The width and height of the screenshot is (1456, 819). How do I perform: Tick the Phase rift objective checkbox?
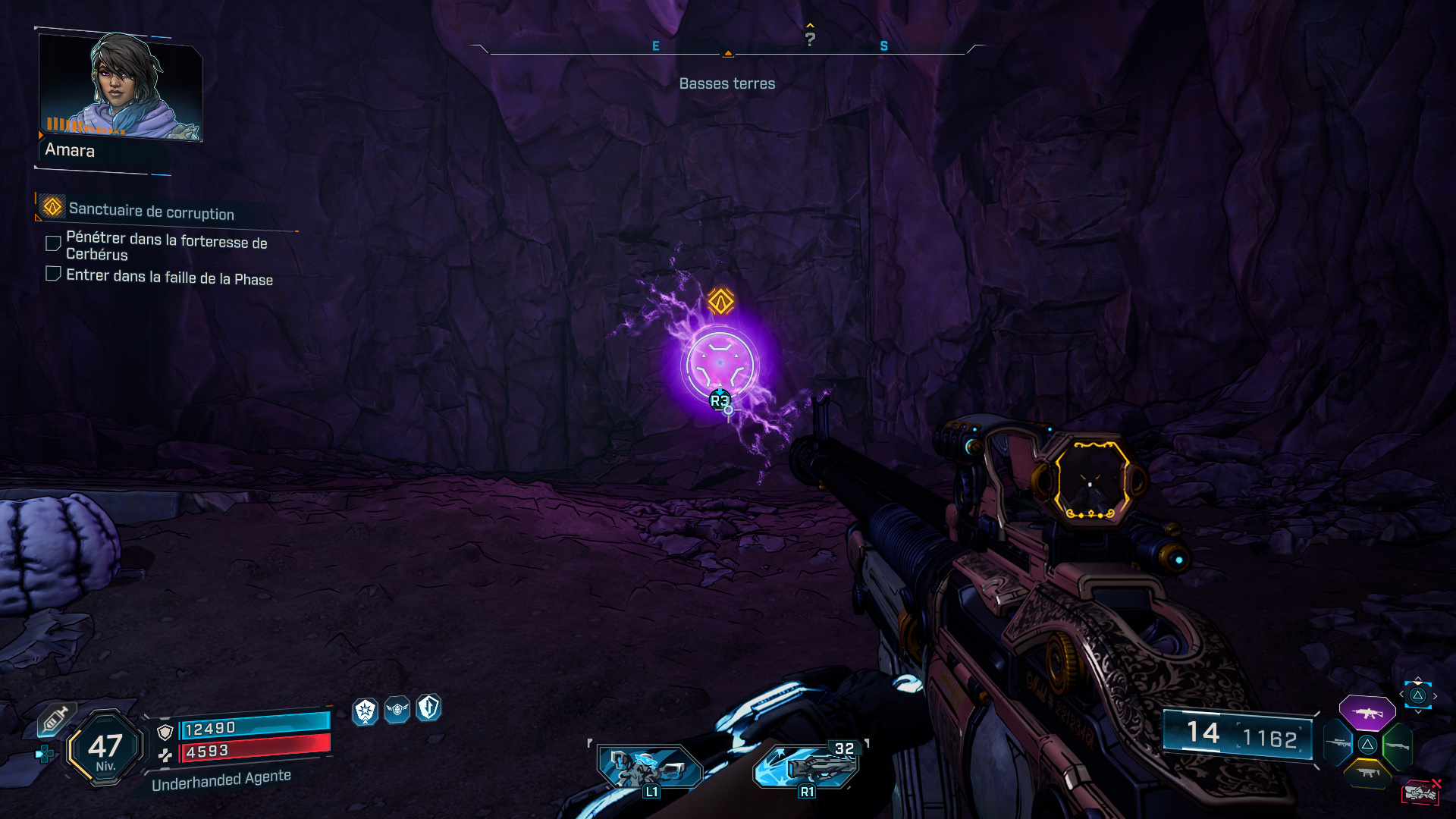(53, 274)
